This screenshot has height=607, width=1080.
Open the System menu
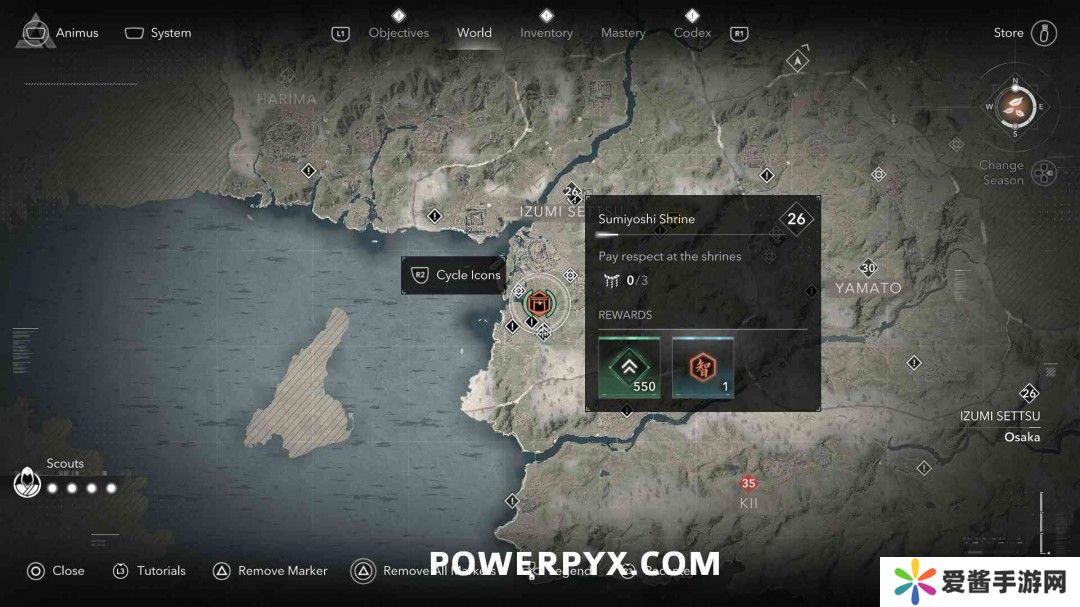click(158, 32)
